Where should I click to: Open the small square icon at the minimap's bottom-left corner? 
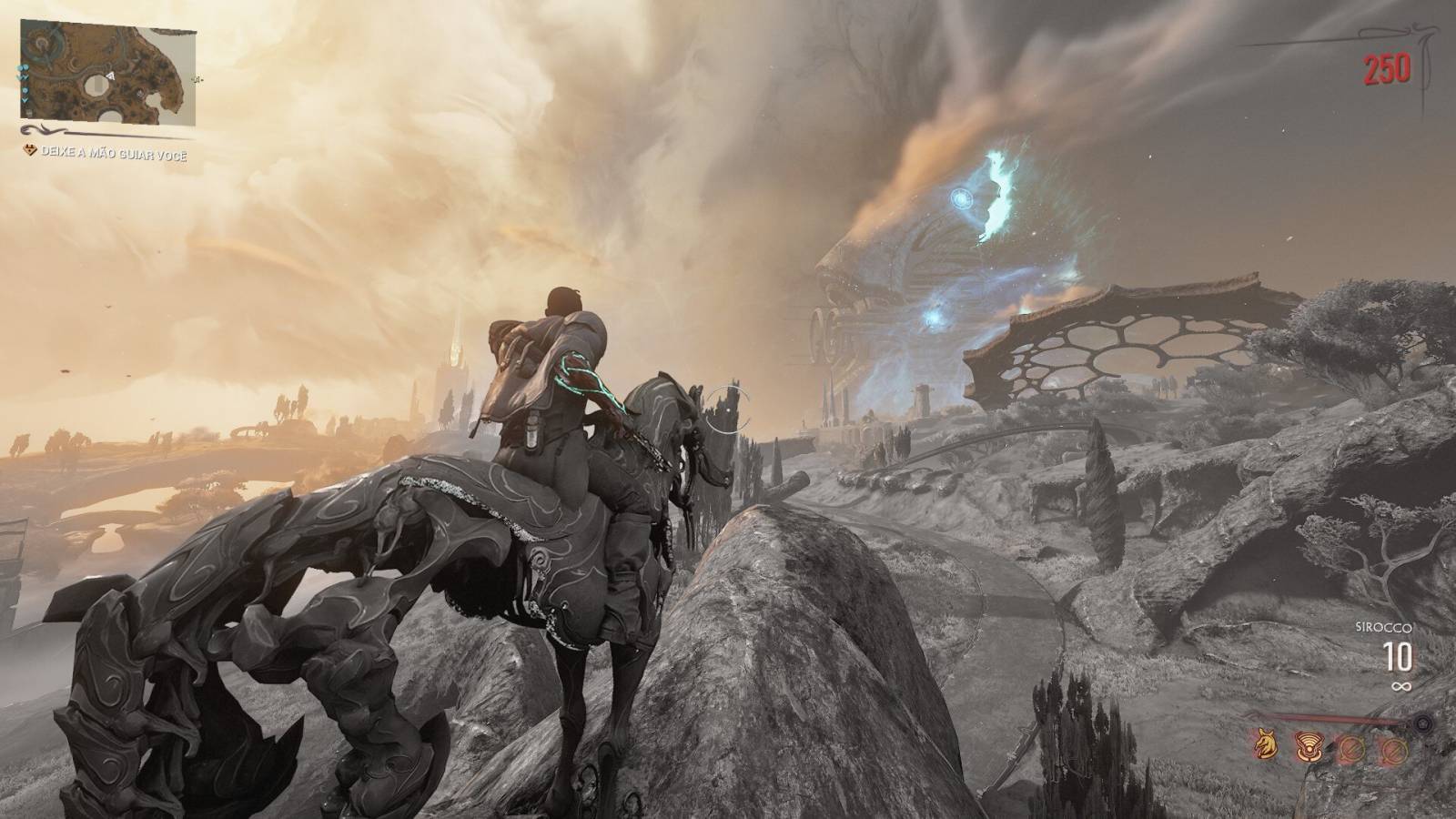click(x=29, y=112)
